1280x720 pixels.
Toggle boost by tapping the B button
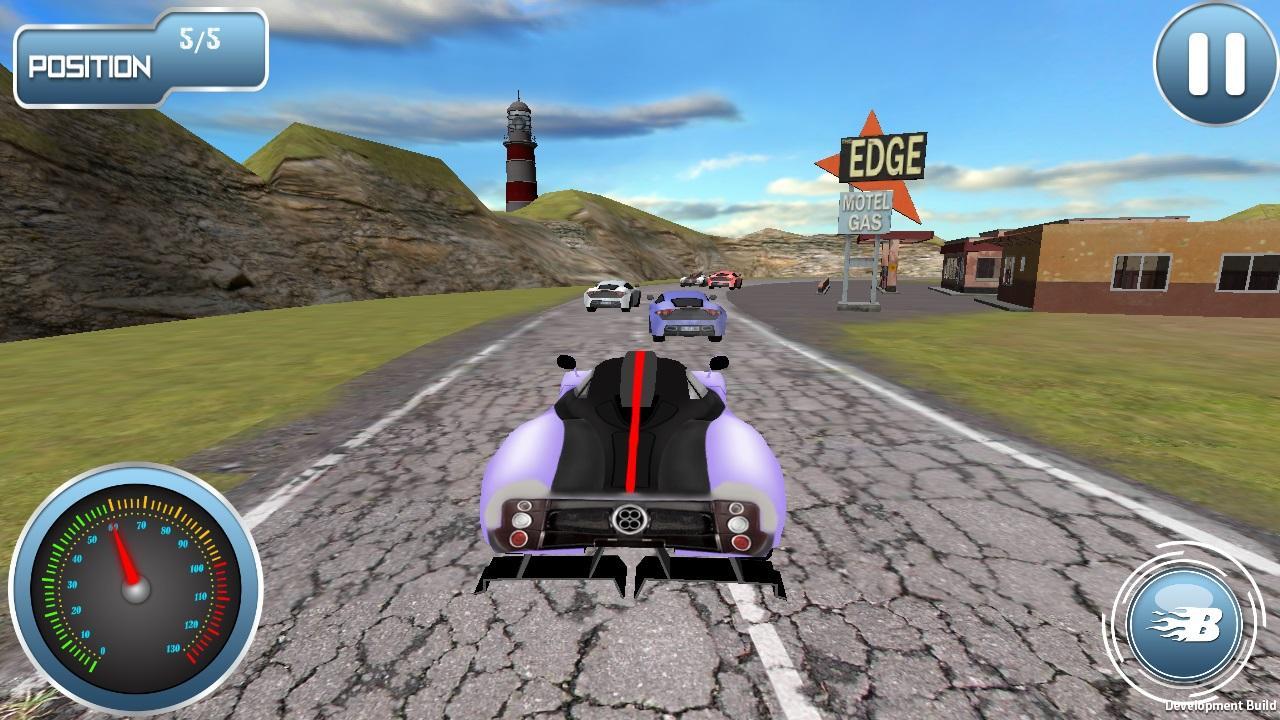[x=1188, y=624]
